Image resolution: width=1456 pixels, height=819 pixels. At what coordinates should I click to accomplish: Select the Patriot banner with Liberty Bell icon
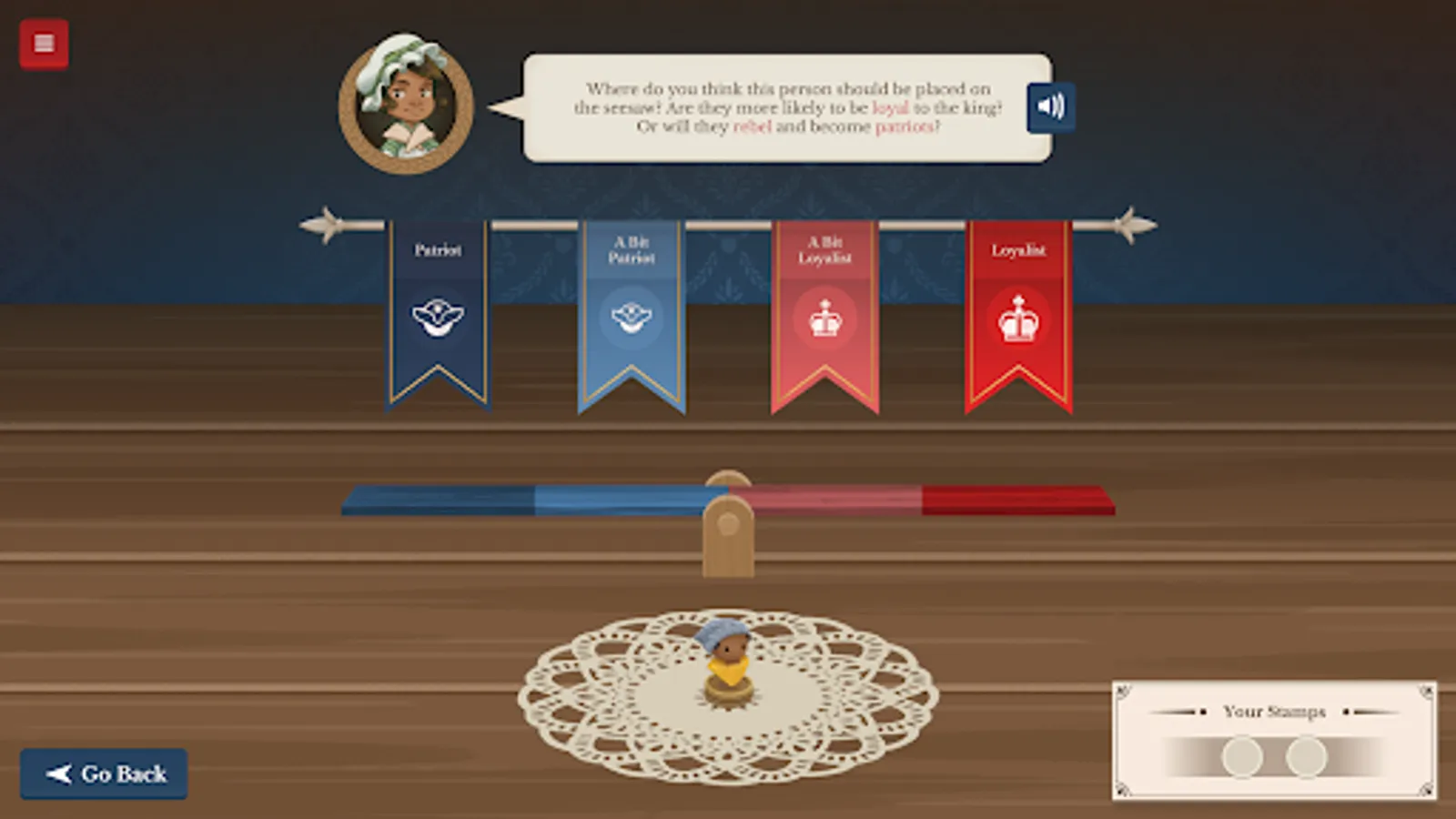pos(438,318)
